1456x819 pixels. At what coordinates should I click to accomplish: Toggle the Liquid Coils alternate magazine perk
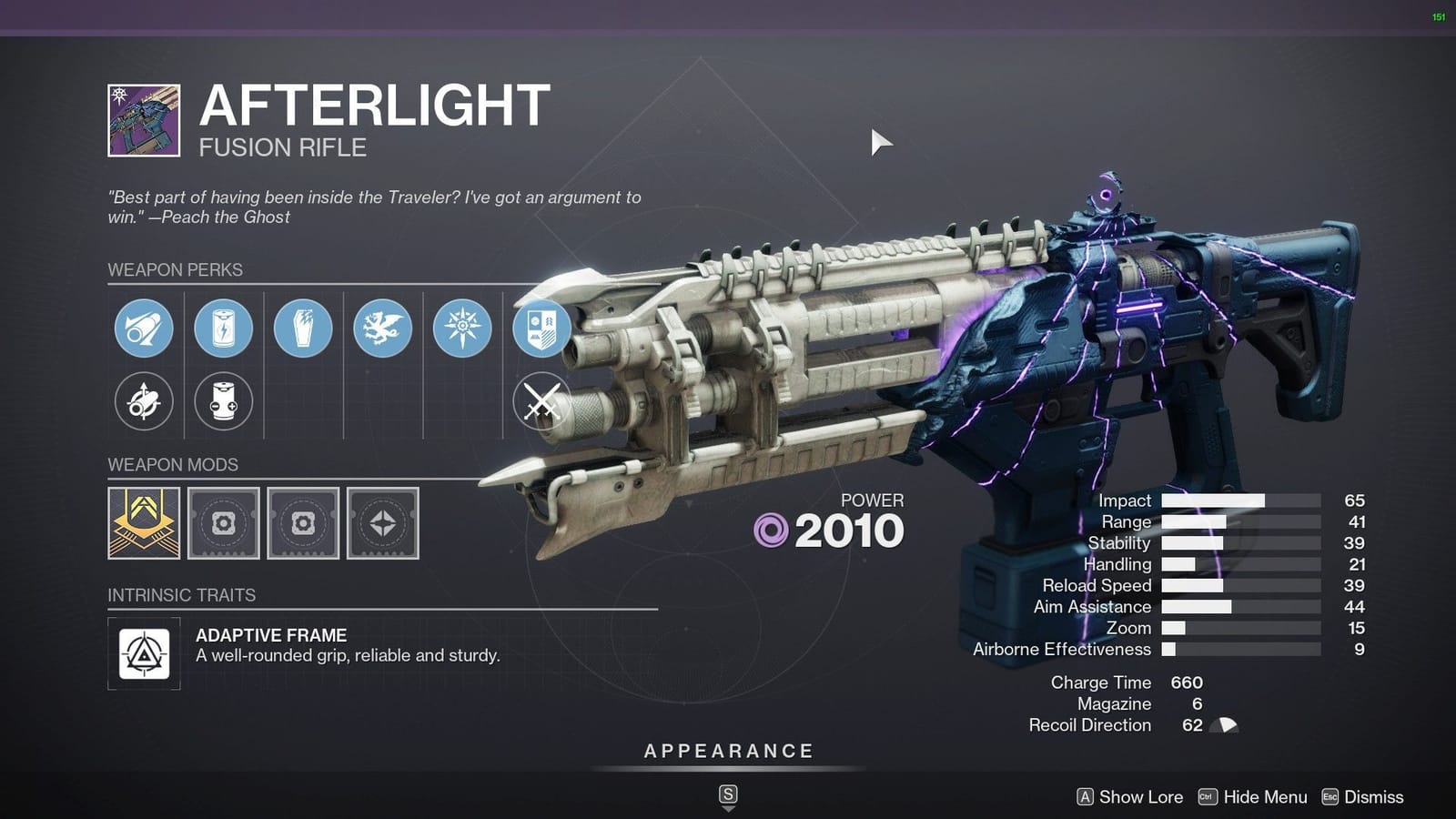point(224,401)
